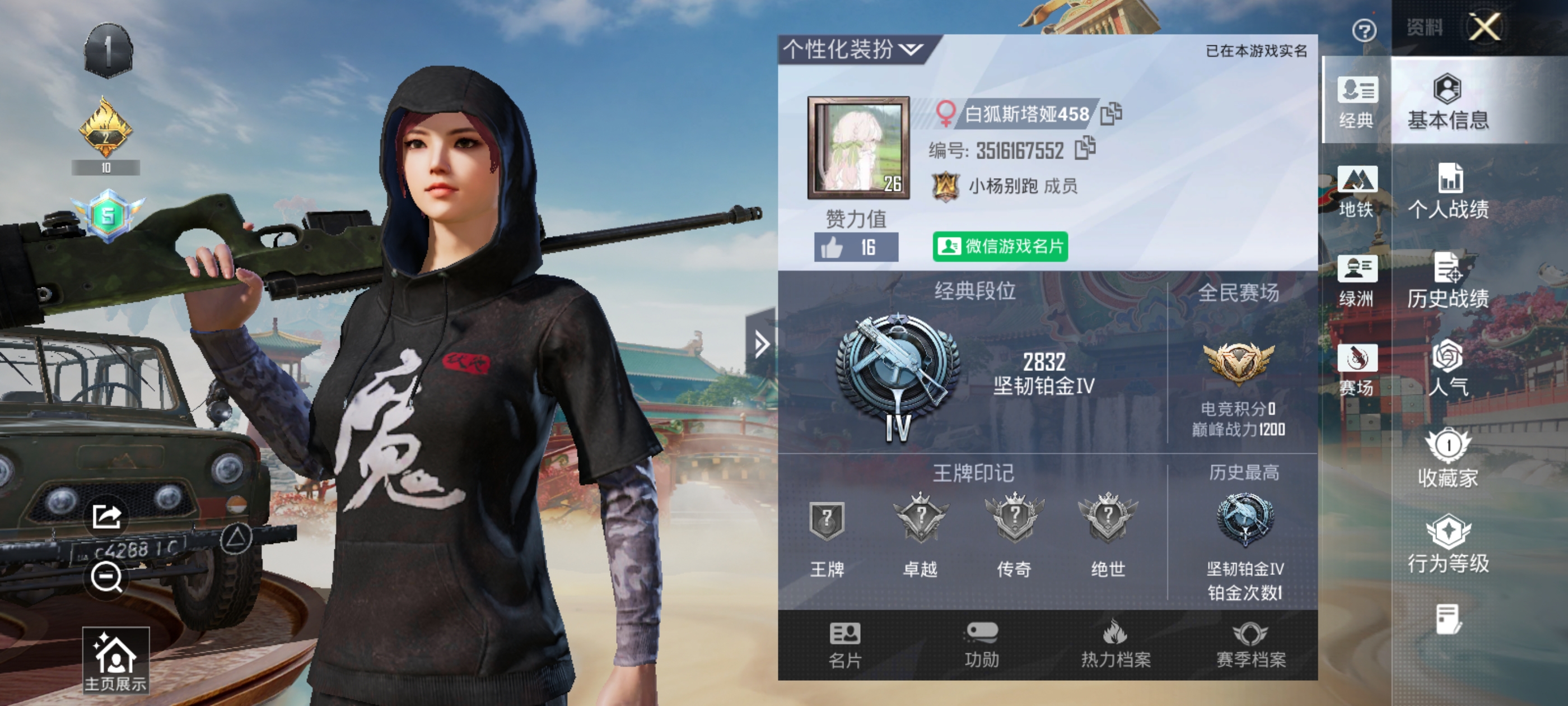Screen dimensions: 1568x706
Task: Switch to the 名片 bottom tab
Action: (845, 645)
